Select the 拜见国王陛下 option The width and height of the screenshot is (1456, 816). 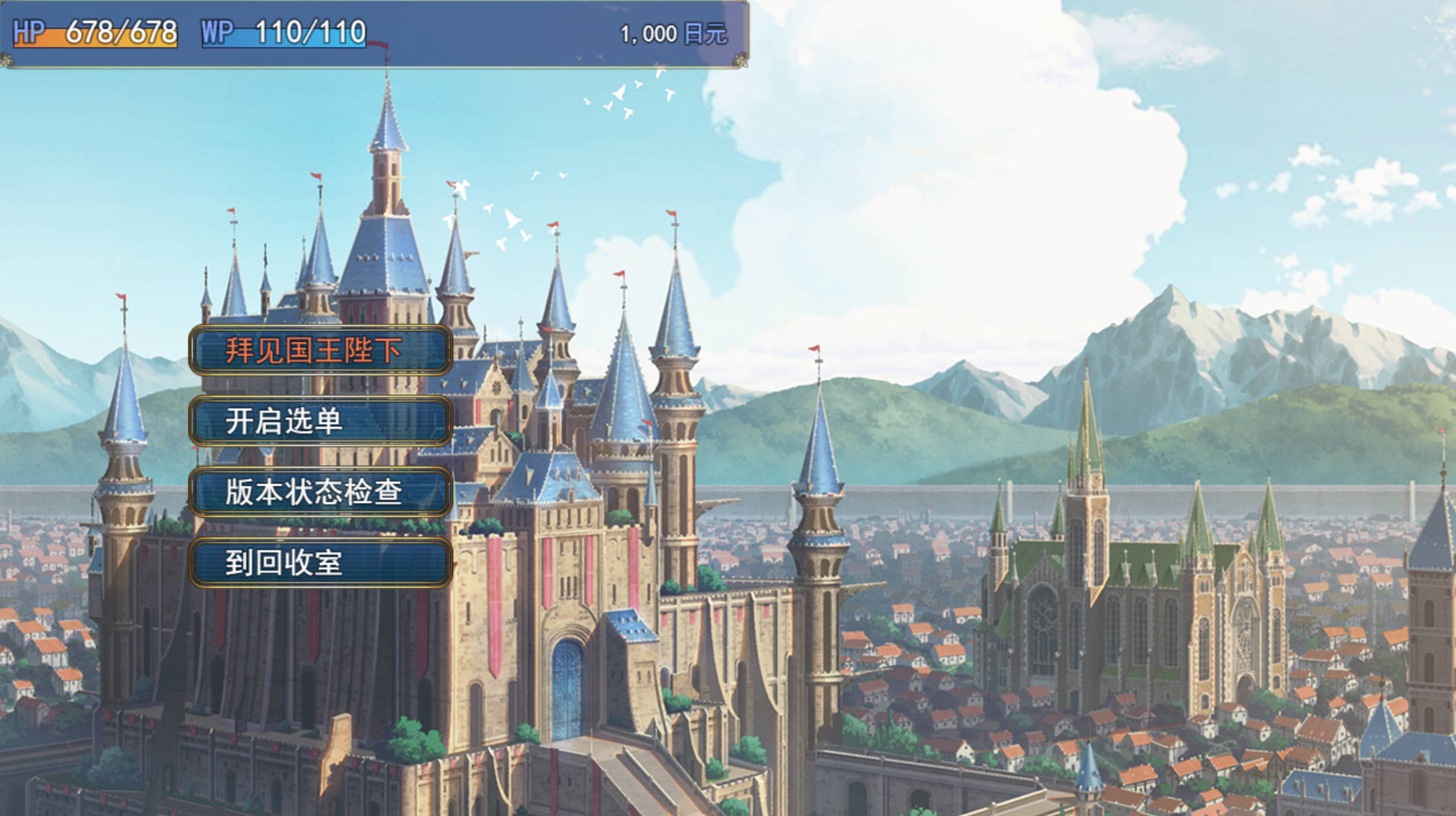[x=320, y=350]
